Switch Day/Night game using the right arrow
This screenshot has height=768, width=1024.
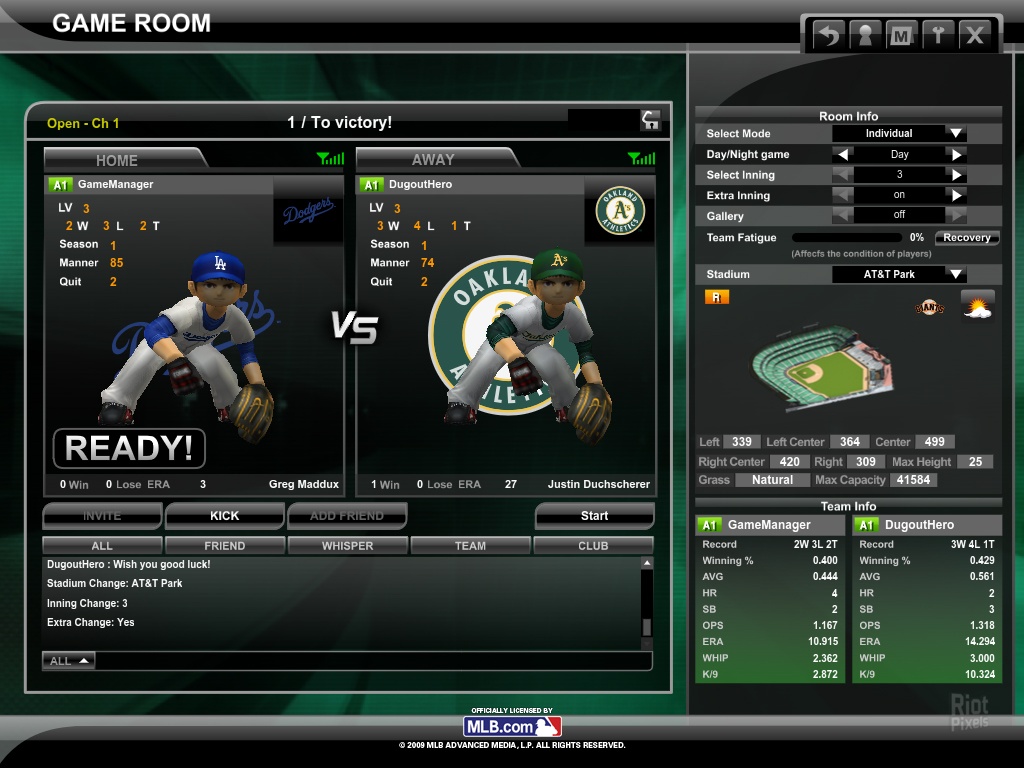coord(957,155)
